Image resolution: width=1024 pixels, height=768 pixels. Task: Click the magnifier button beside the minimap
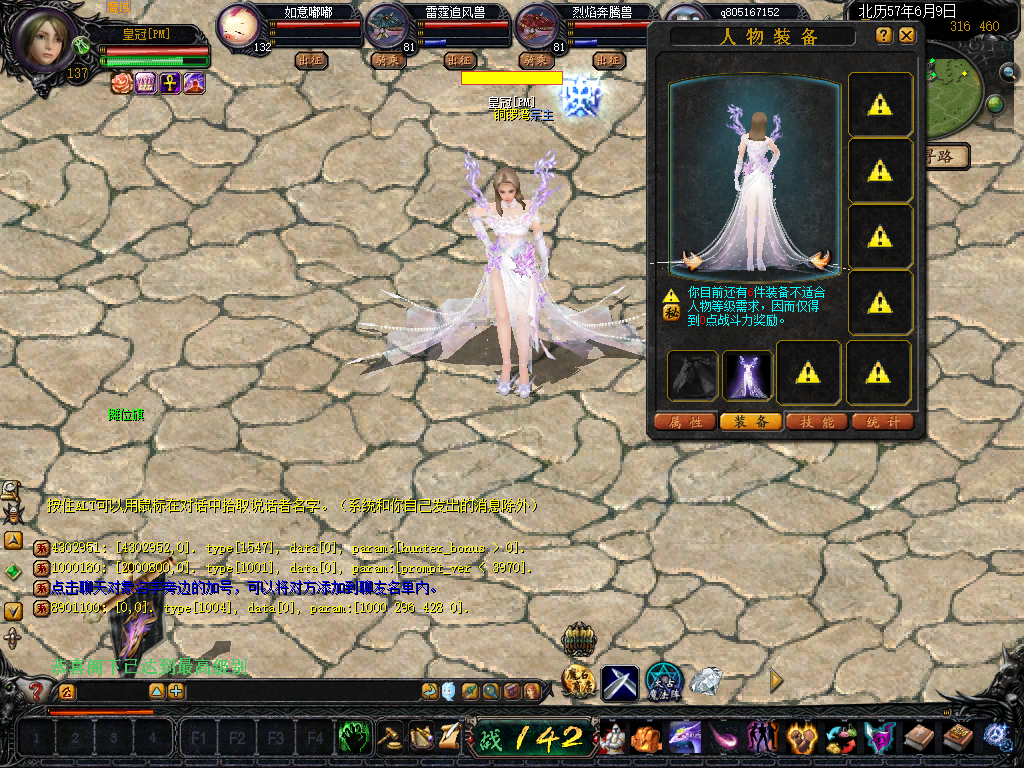(1009, 72)
